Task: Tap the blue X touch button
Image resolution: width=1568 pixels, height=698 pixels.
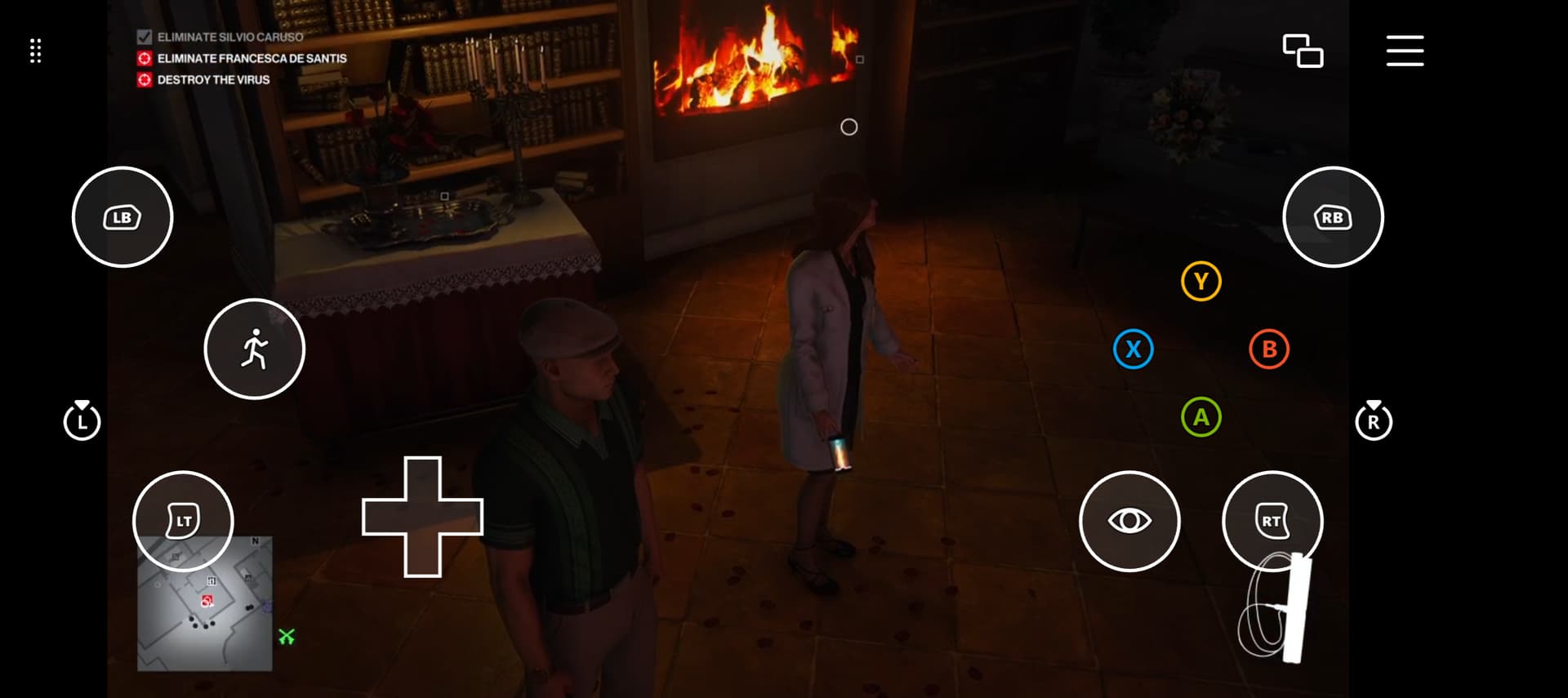Action: [x=1133, y=349]
